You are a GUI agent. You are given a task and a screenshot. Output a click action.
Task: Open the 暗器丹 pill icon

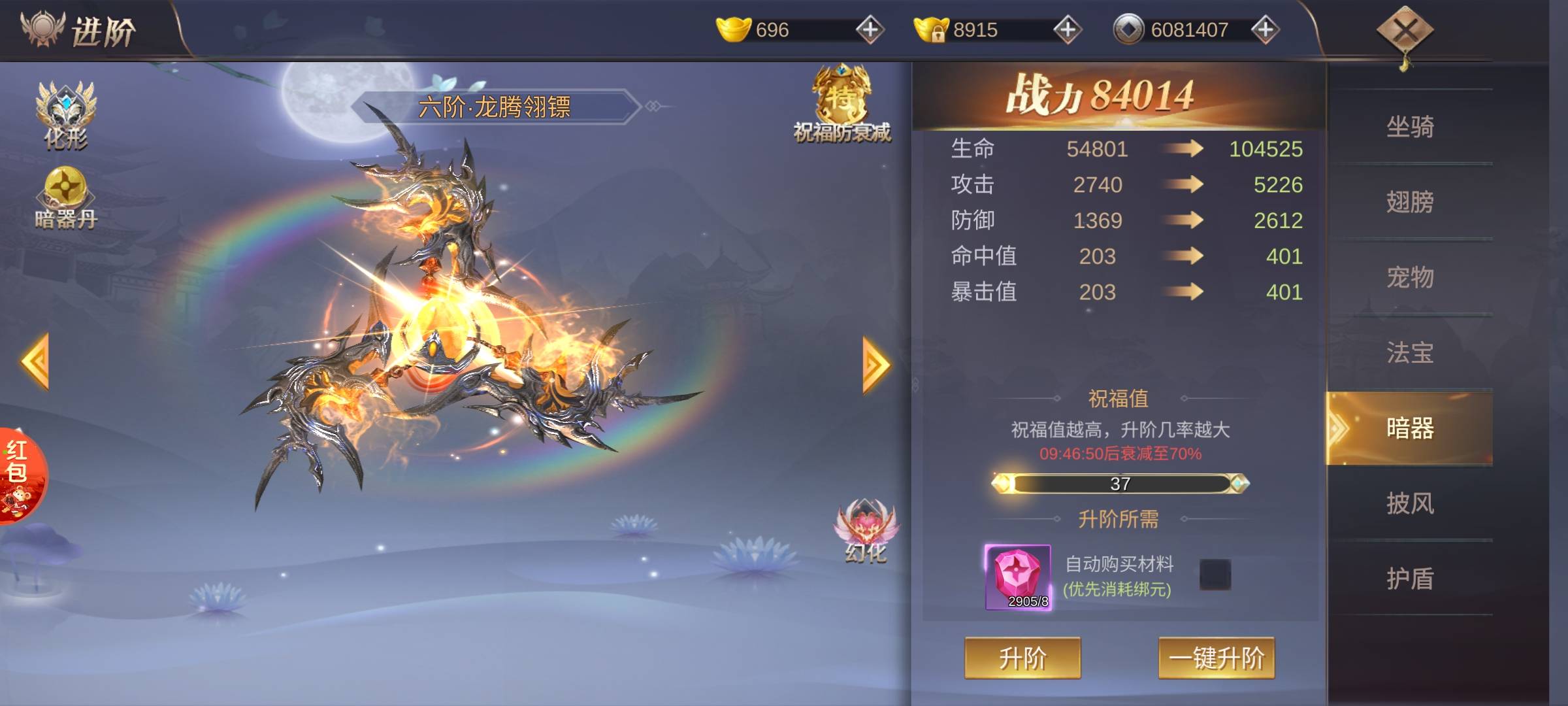(x=65, y=196)
